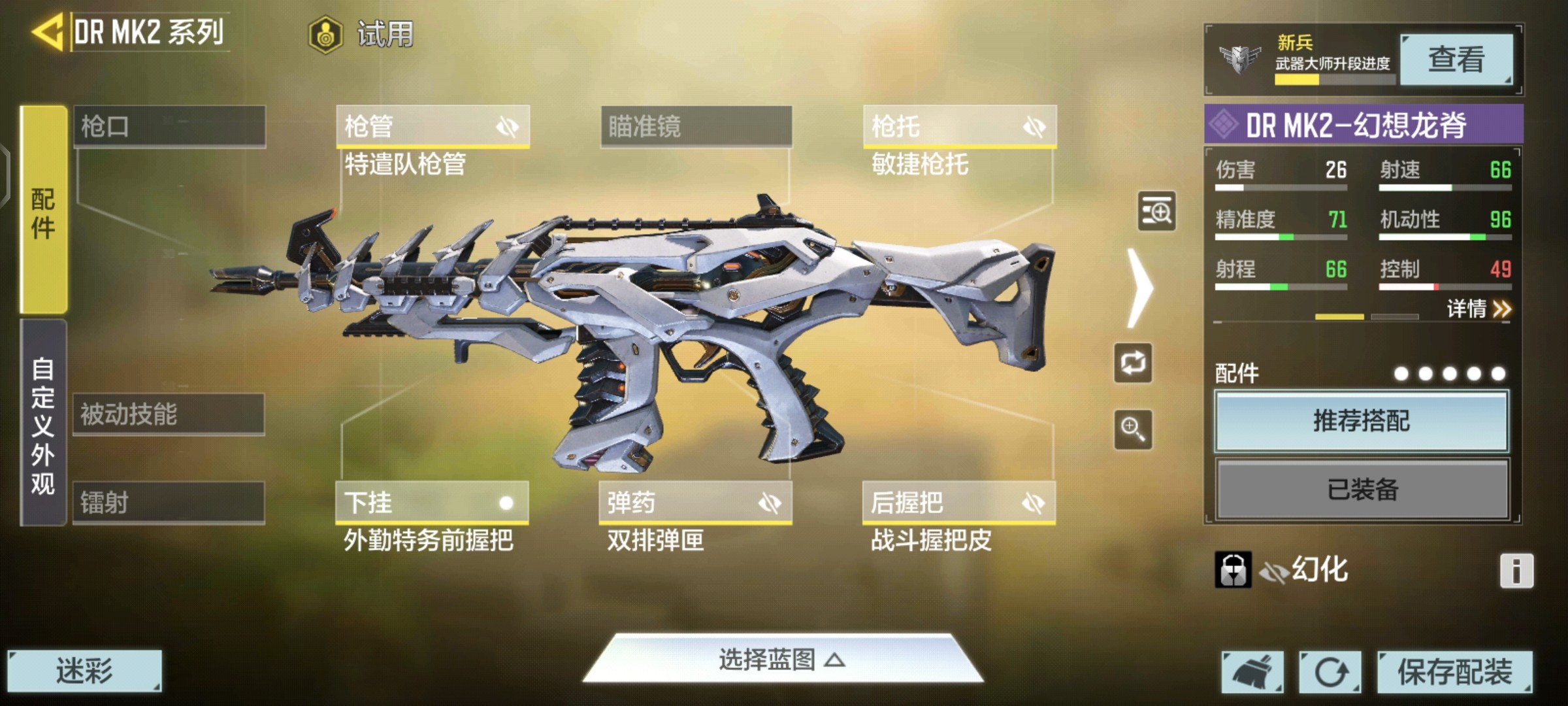Select the 弹药 ammunition slot
1568x706 pixels.
click(x=695, y=503)
